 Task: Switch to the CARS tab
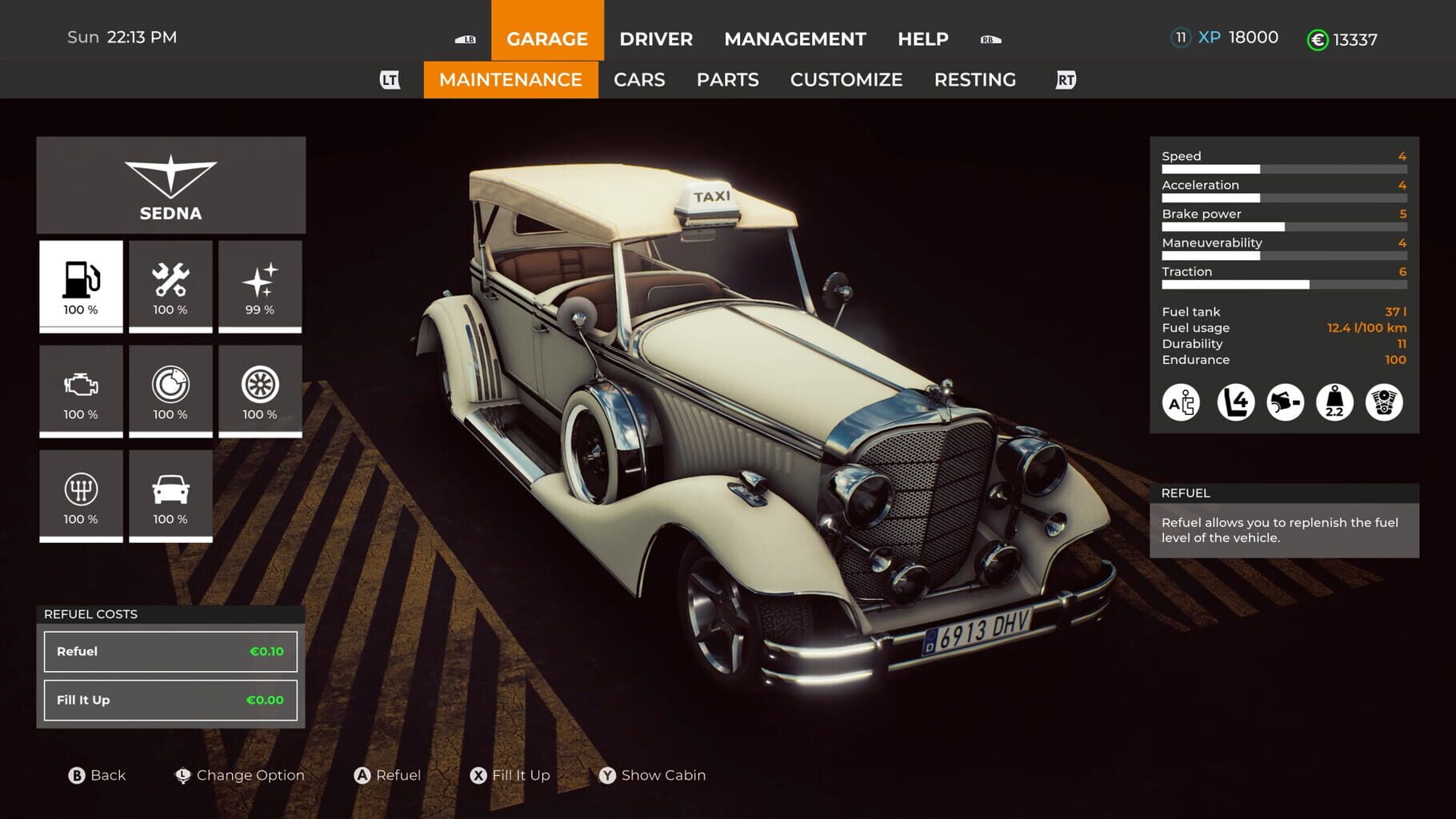tap(638, 79)
